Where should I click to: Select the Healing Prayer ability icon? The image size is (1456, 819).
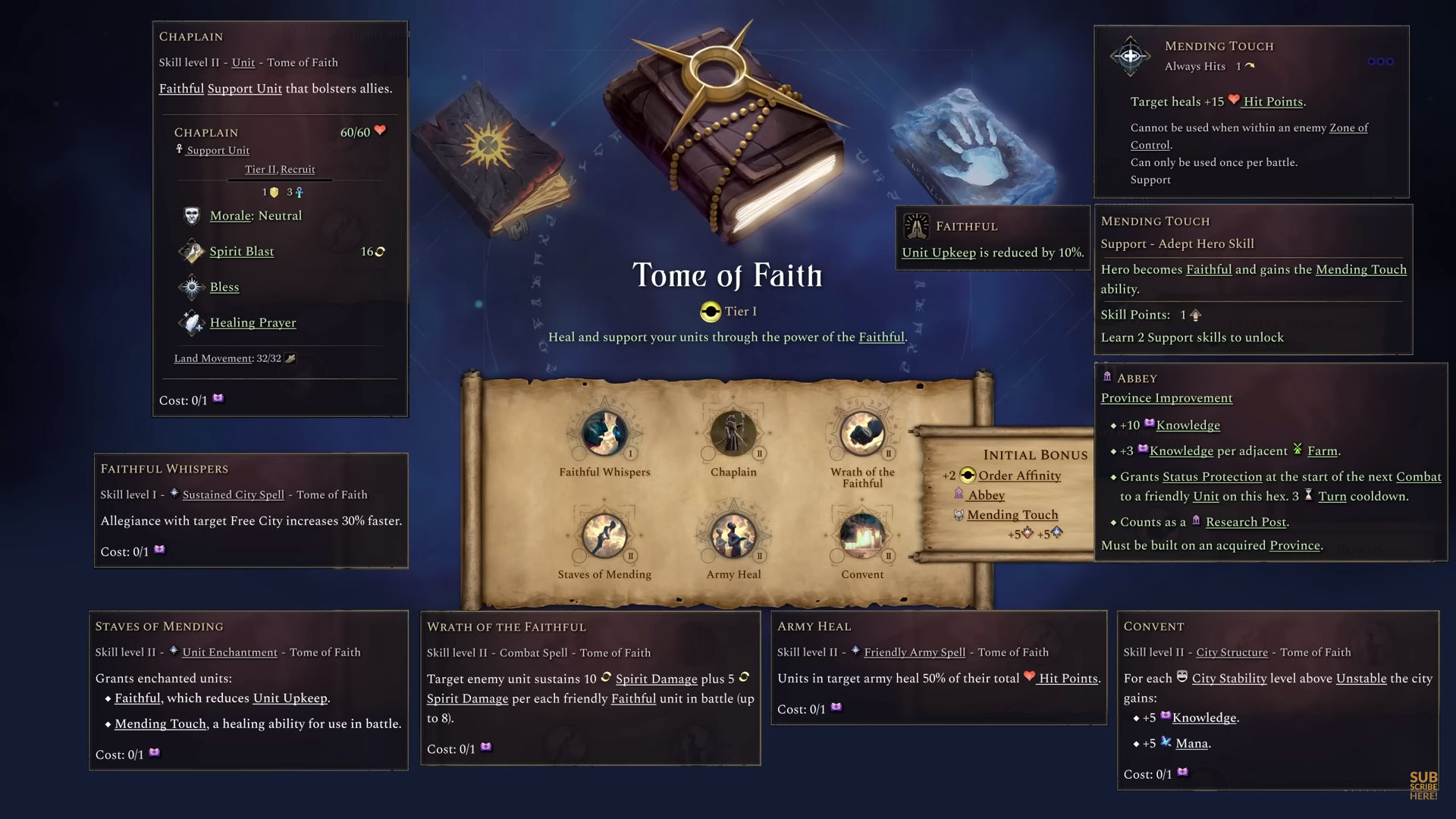pos(192,322)
